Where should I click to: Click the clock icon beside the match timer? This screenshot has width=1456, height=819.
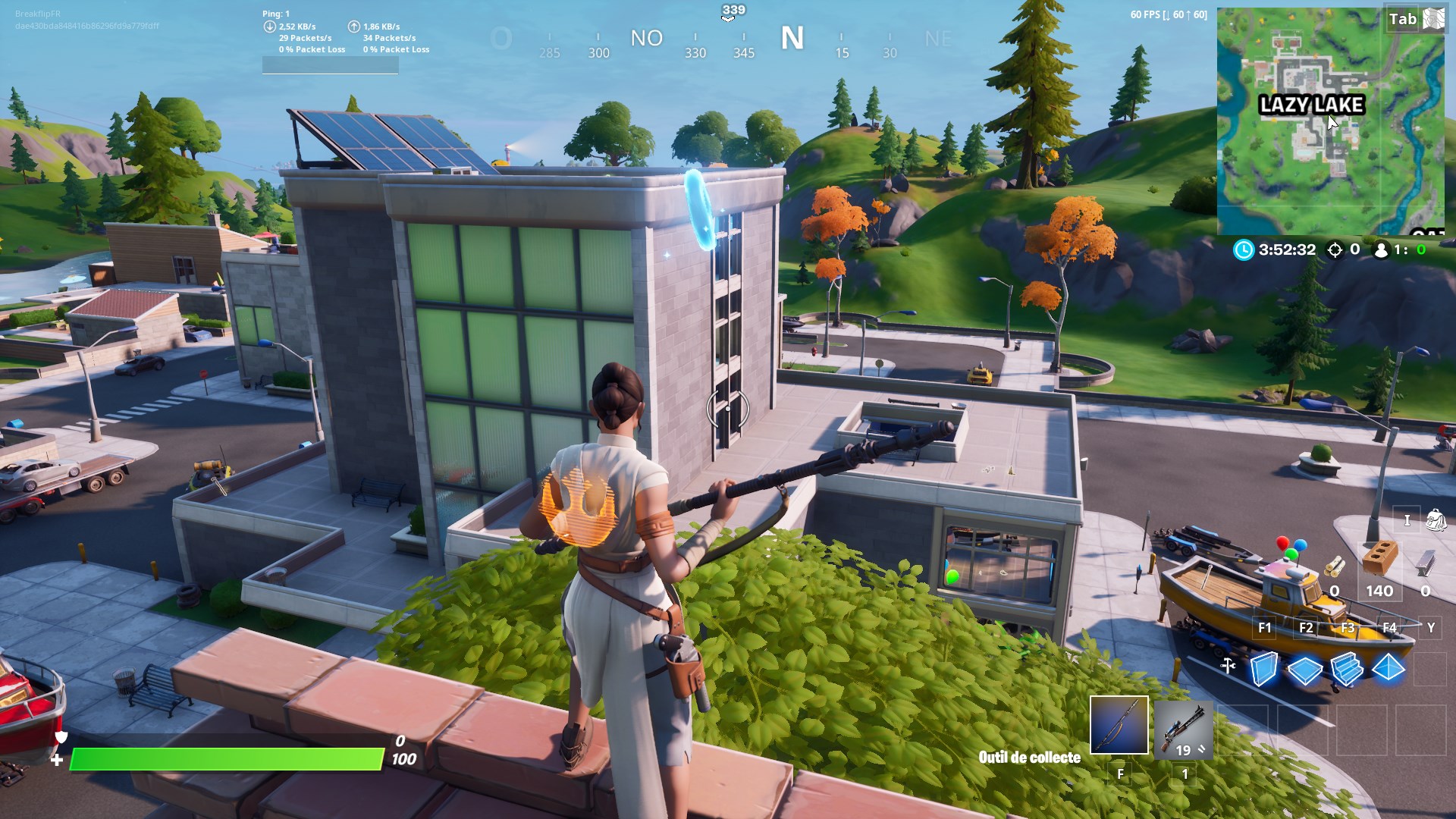point(1243,250)
